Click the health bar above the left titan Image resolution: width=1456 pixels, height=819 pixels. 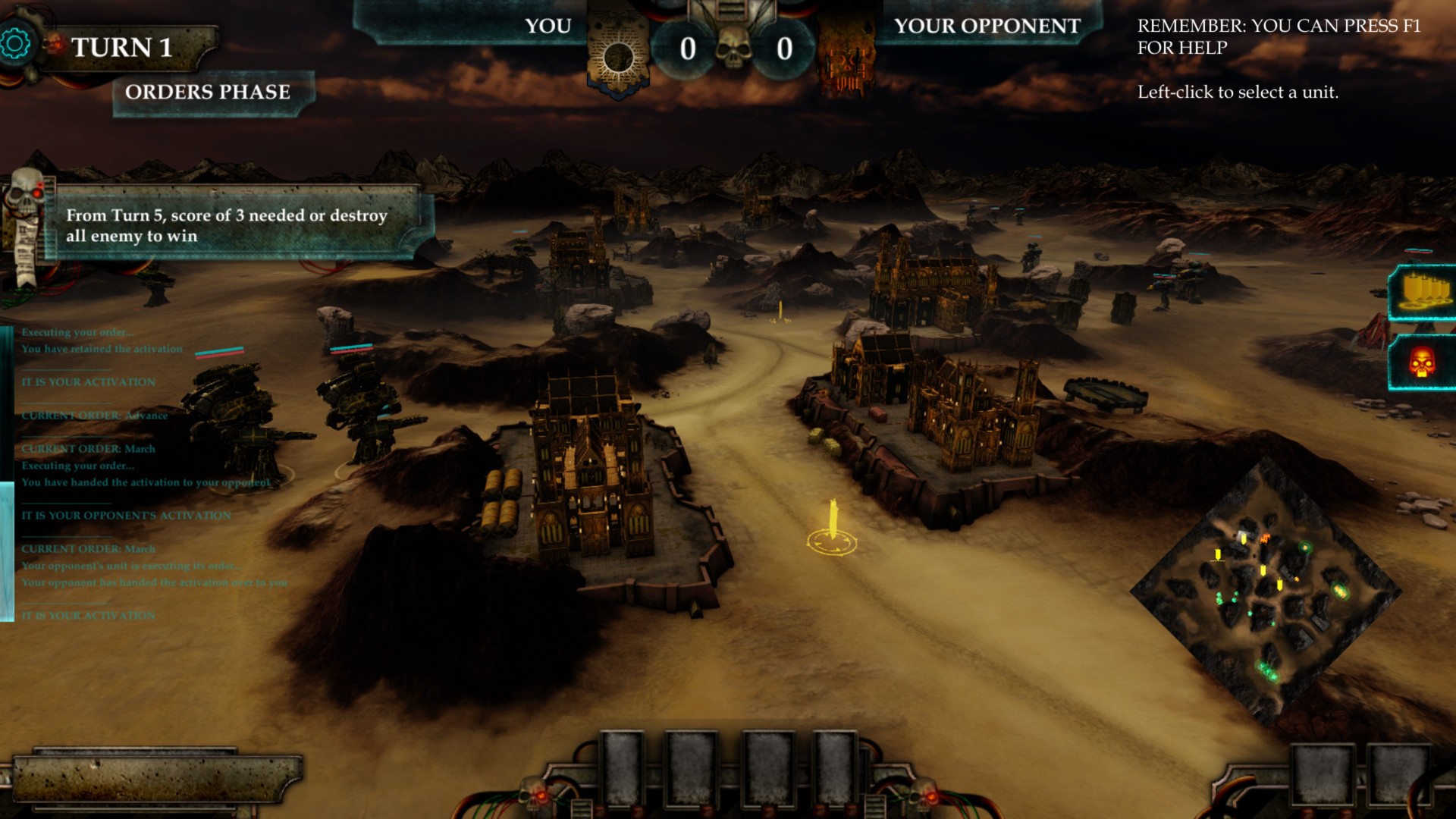[220, 351]
